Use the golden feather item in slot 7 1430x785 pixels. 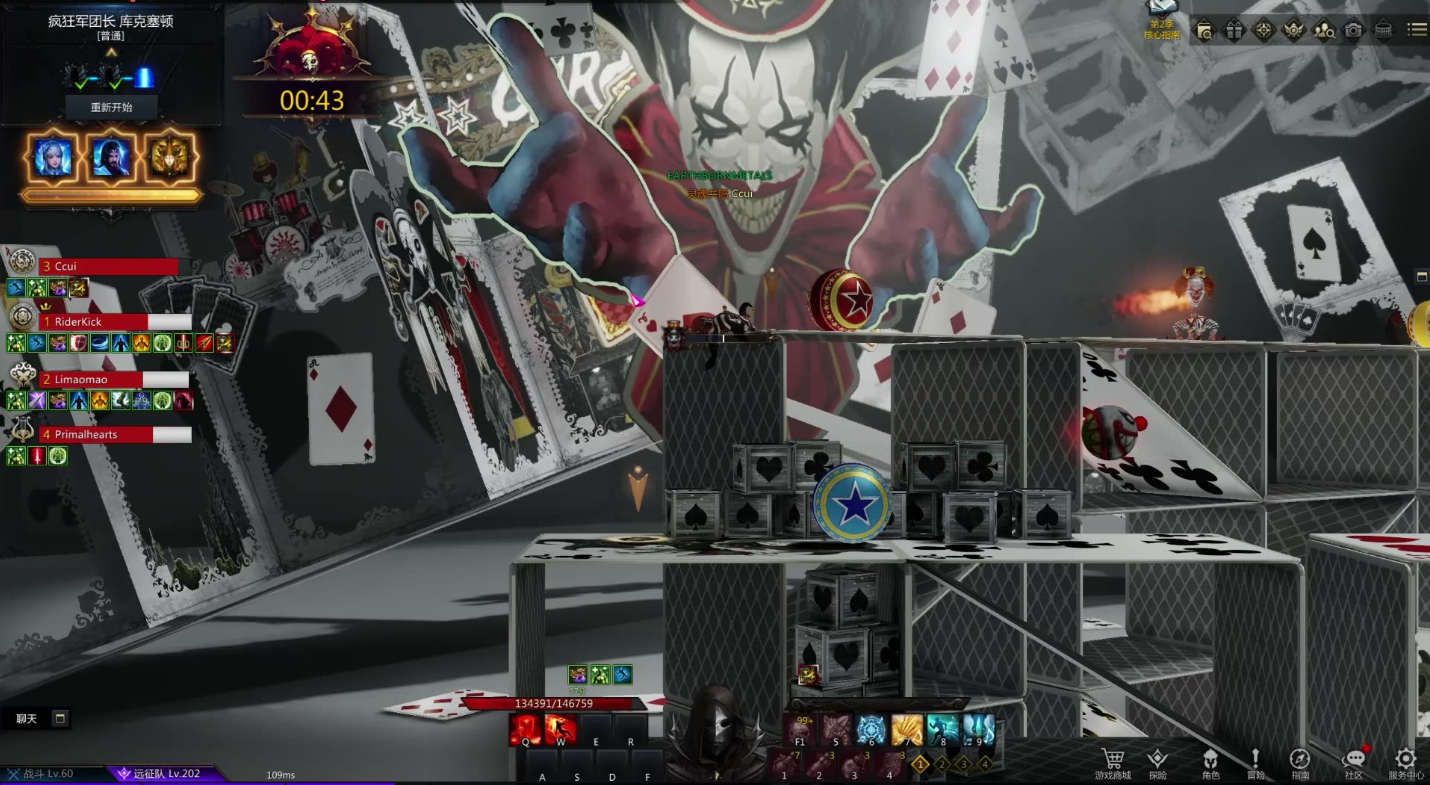click(907, 730)
